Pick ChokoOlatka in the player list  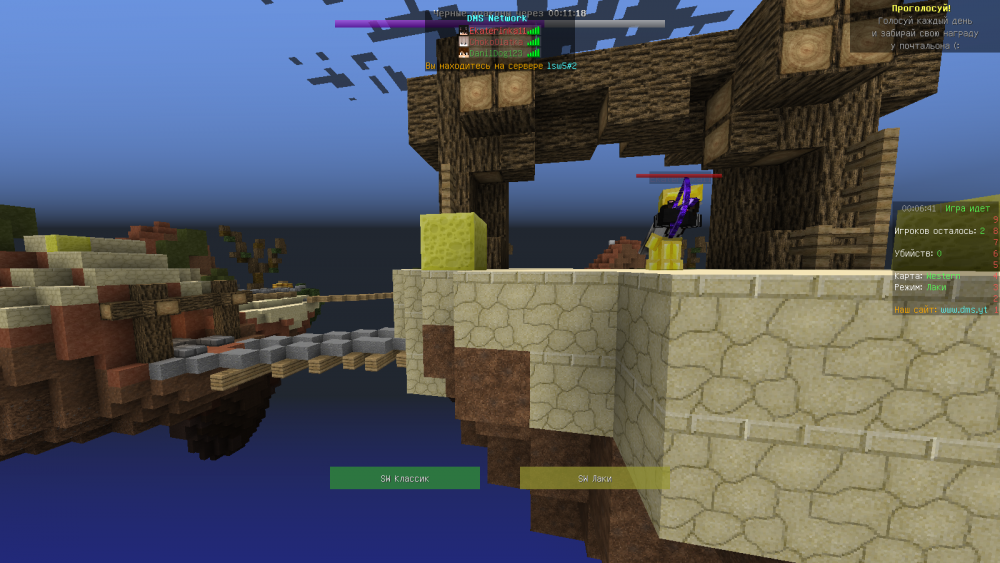(x=497, y=42)
